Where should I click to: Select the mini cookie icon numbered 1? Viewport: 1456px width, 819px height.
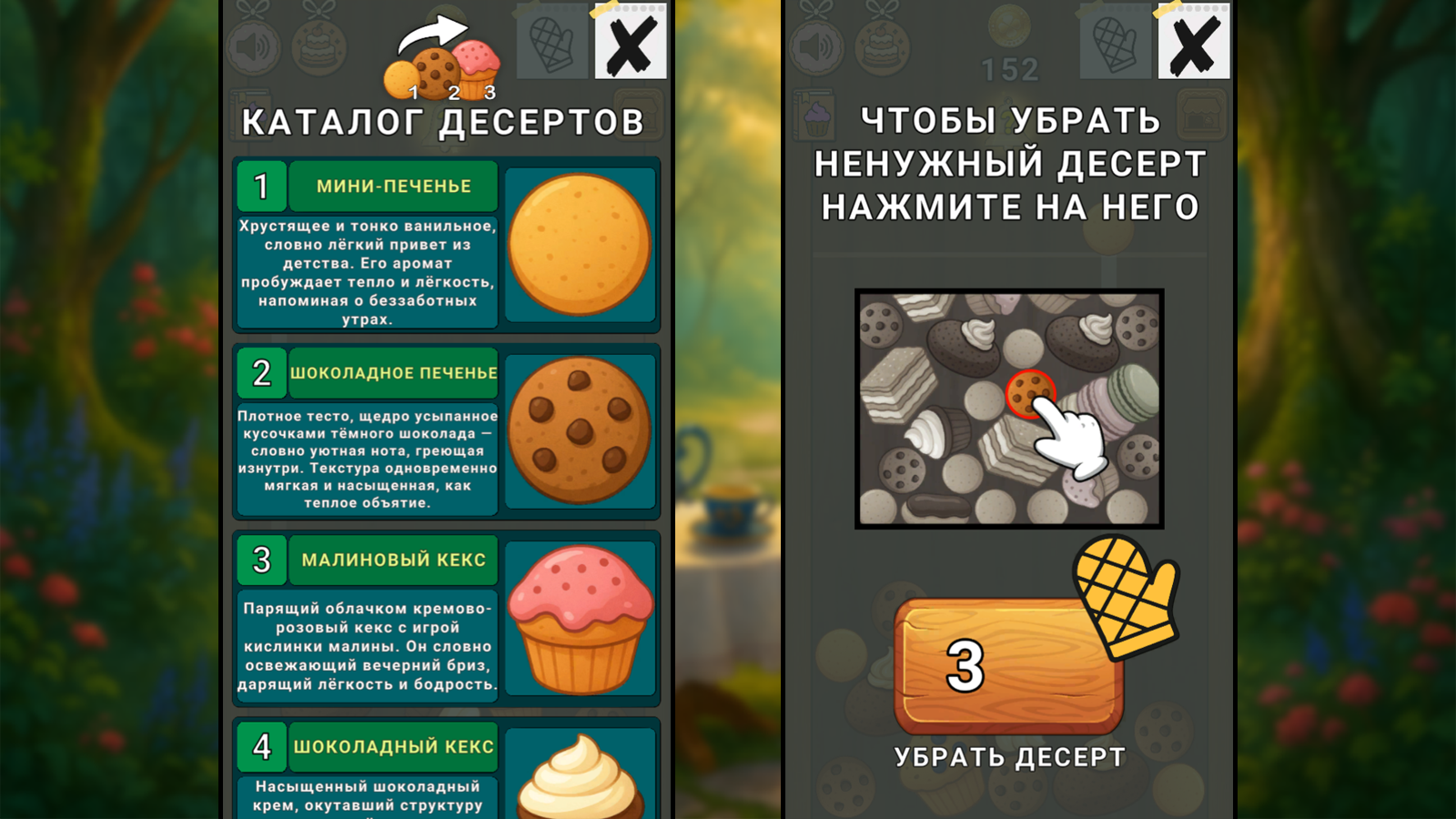tap(402, 80)
